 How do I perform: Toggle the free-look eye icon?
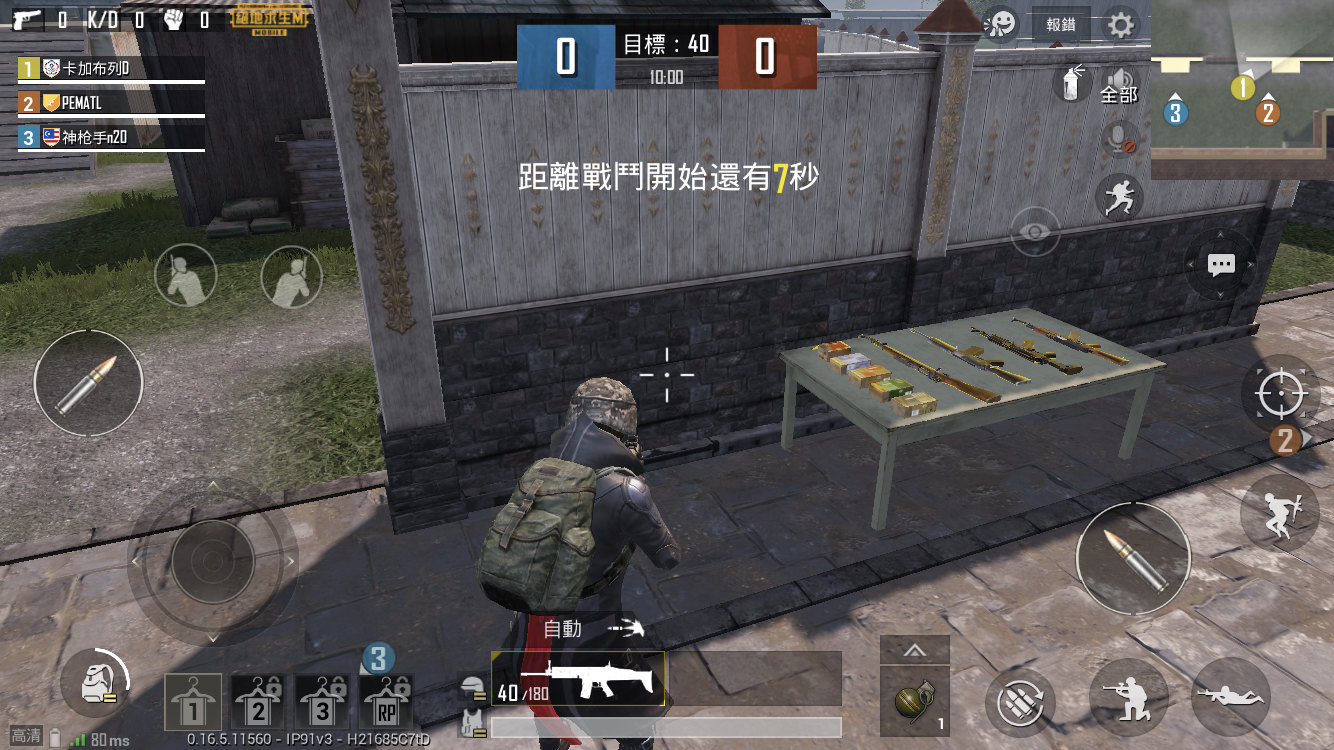coord(1034,232)
